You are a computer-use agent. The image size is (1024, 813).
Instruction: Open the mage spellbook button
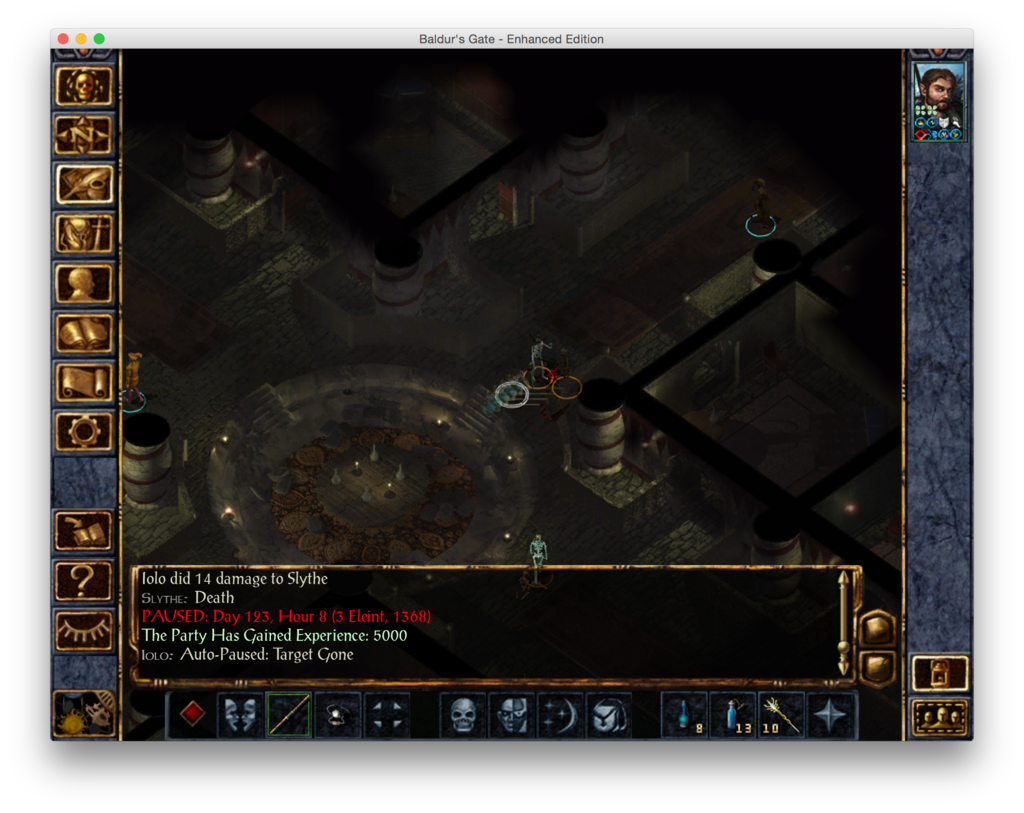pos(84,333)
